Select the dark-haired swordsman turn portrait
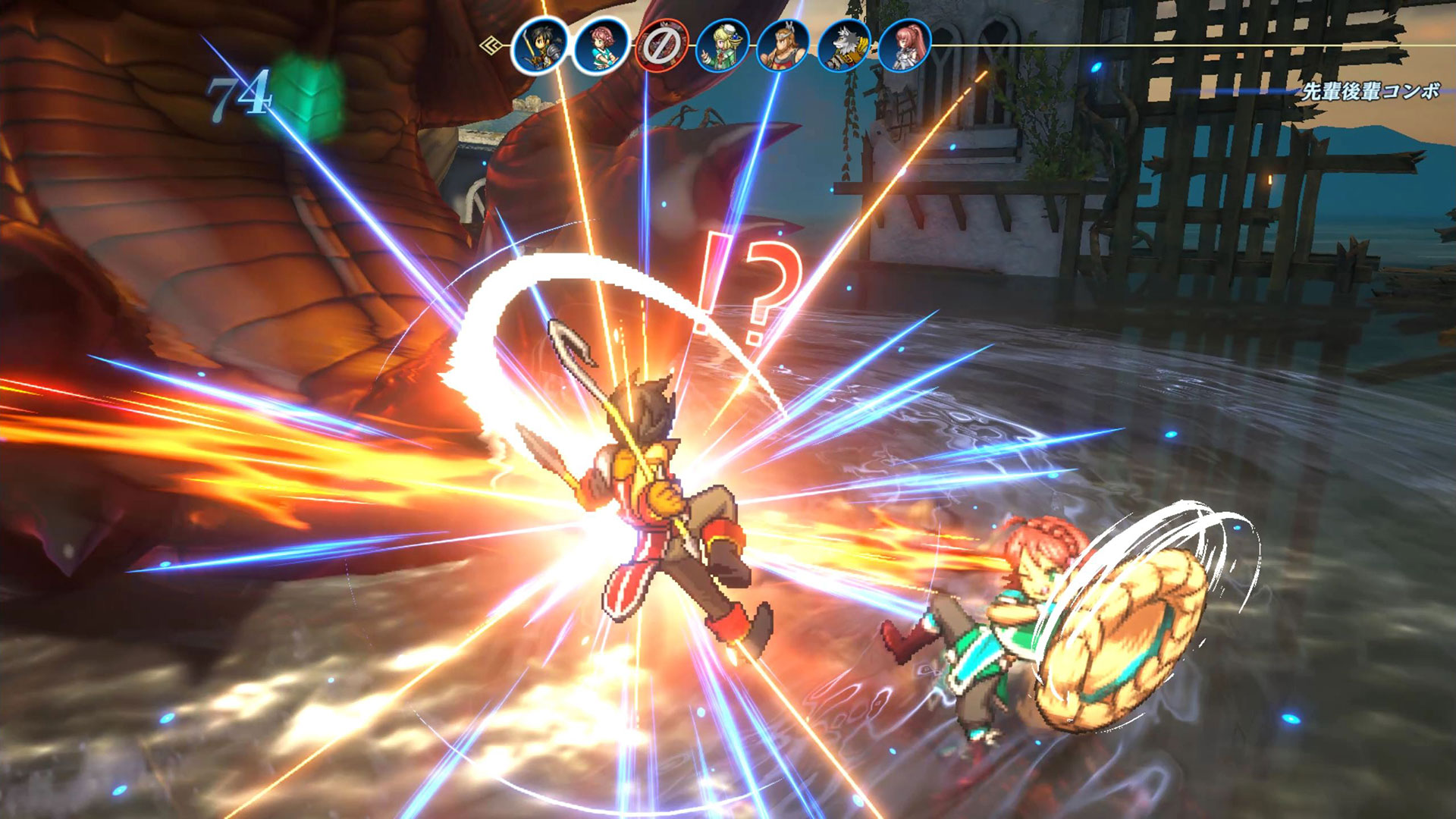Viewport: 1456px width, 819px height. tap(539, 46)
